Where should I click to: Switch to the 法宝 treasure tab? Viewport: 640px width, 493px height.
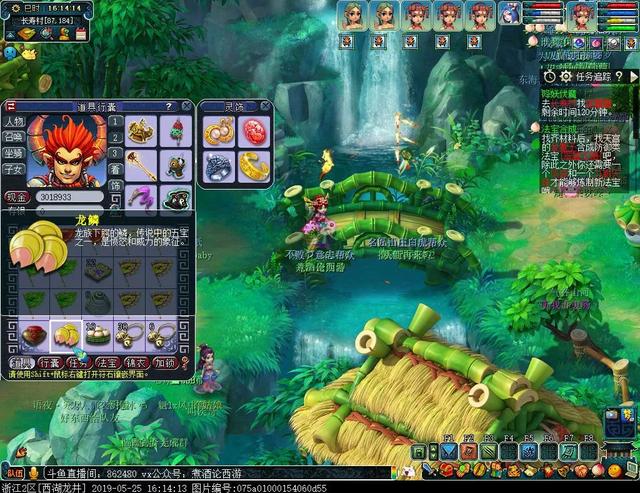(x=108, y=362)
